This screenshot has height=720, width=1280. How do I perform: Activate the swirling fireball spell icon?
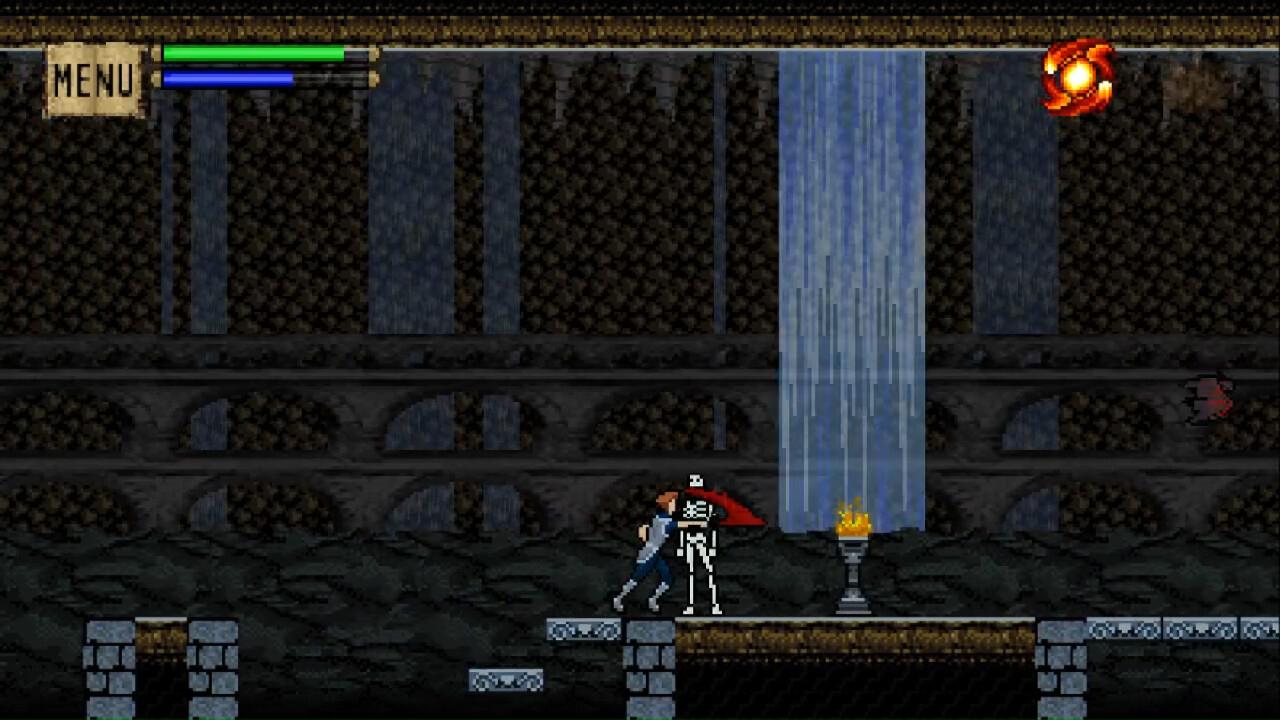tap(1078, 76)
